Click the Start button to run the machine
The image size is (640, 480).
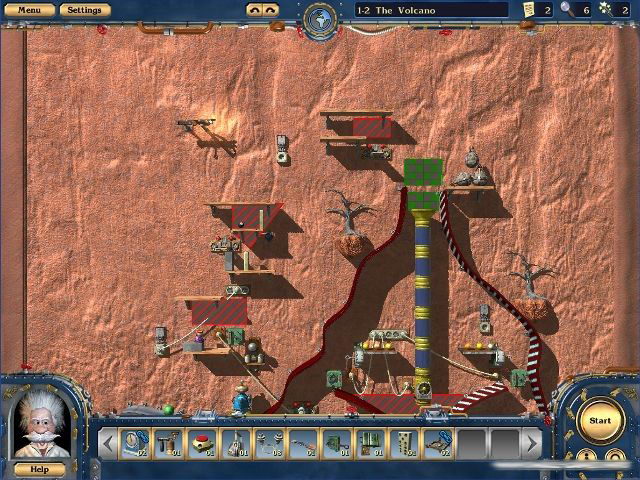[x=600, y=421]
